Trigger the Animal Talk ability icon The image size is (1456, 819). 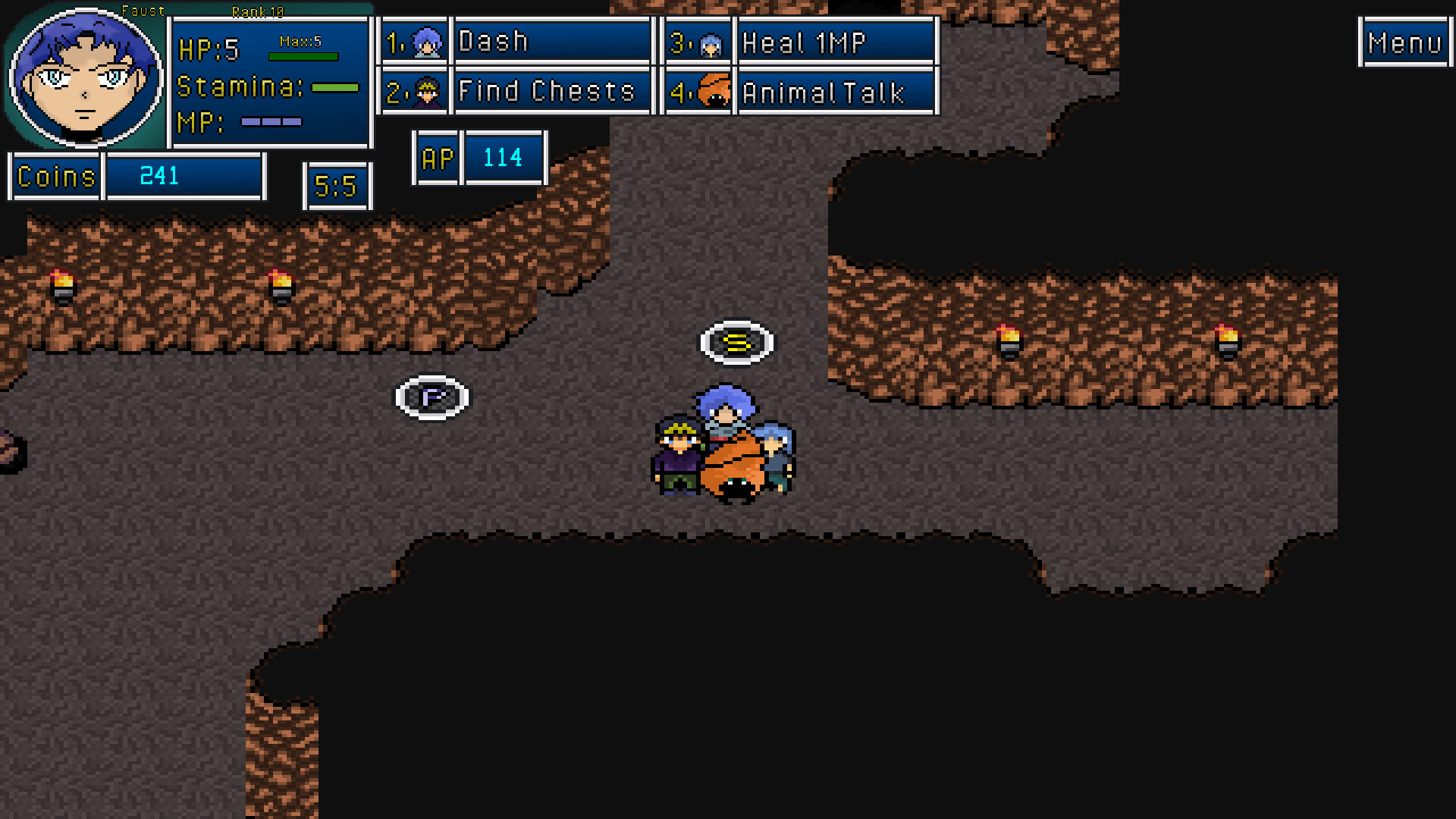(709, 91)
